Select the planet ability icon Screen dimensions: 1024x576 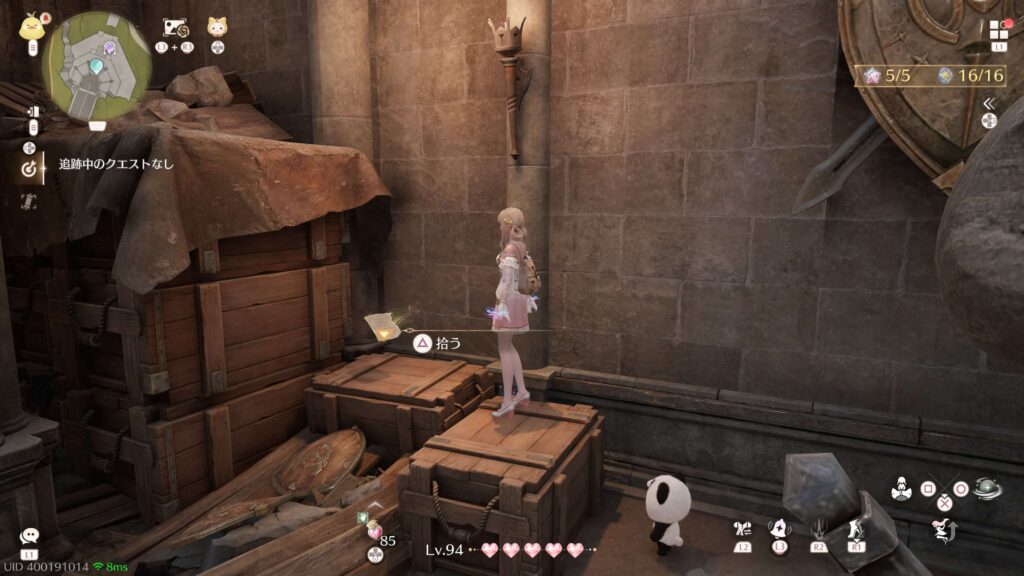(x=987, y=490)
